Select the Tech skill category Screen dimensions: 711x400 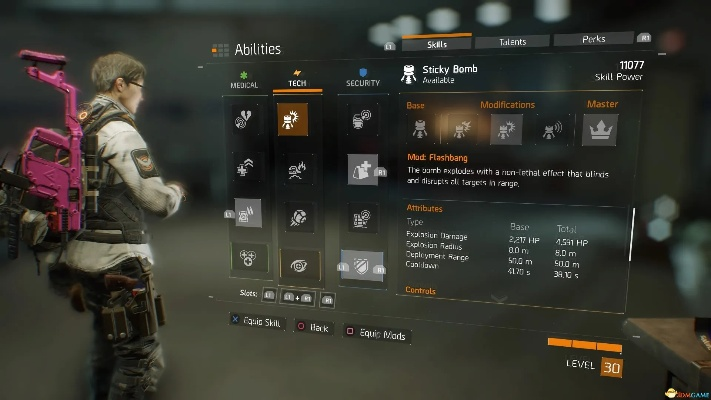297,79
